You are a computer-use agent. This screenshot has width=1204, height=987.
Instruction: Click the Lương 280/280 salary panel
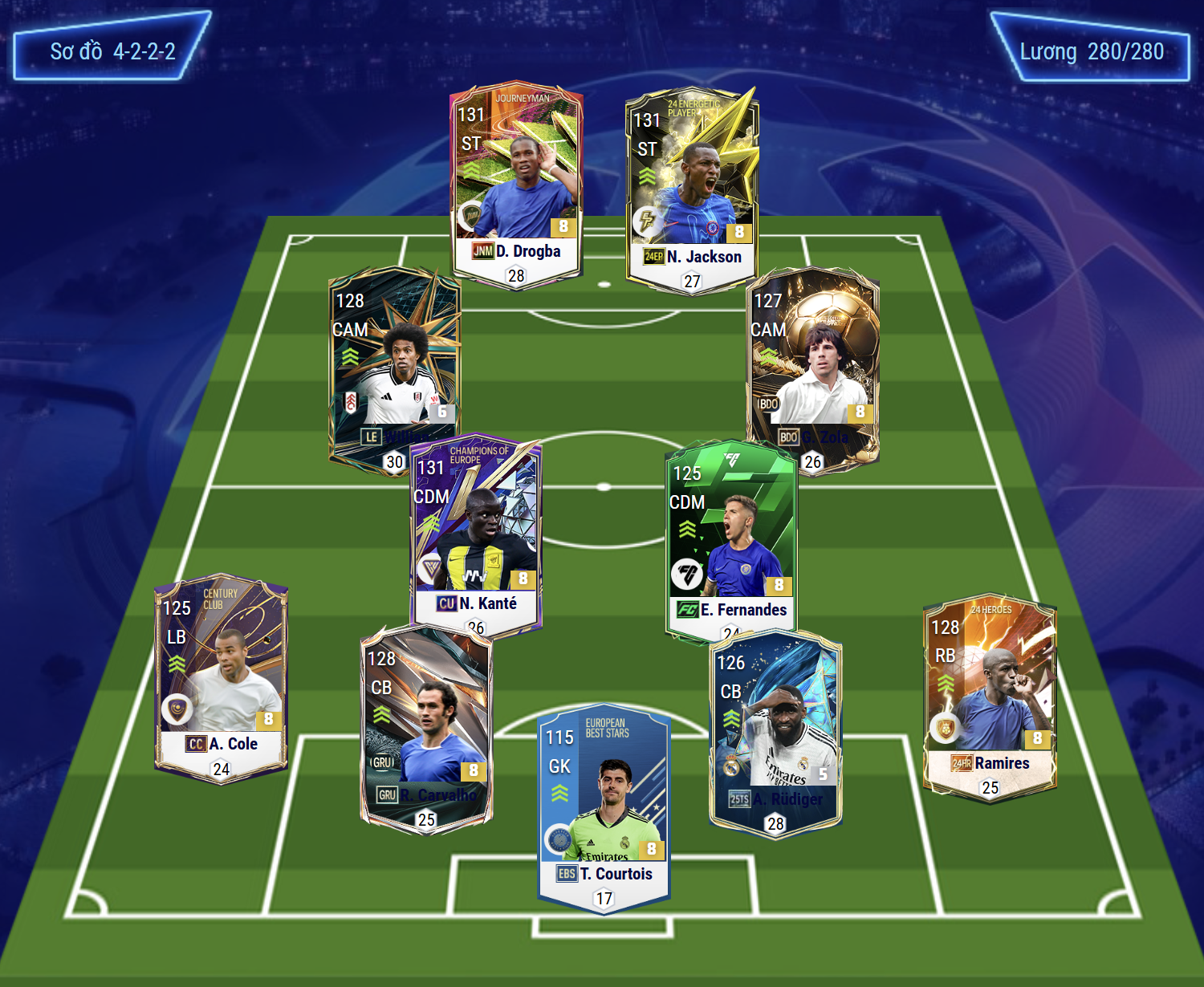1091,51
